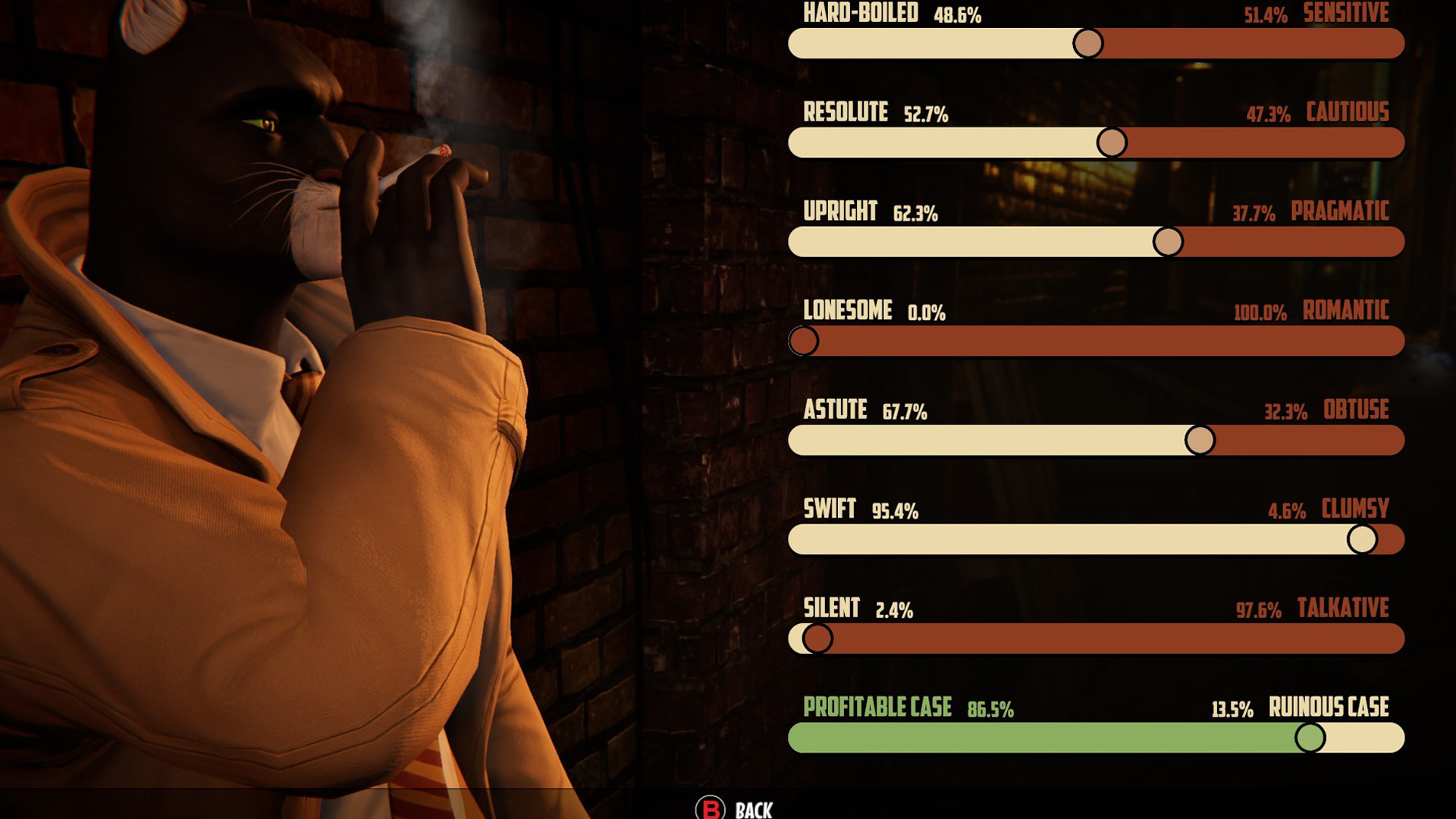Click the Lonesome stat label

pyautogui.click(x=848, y=311)
